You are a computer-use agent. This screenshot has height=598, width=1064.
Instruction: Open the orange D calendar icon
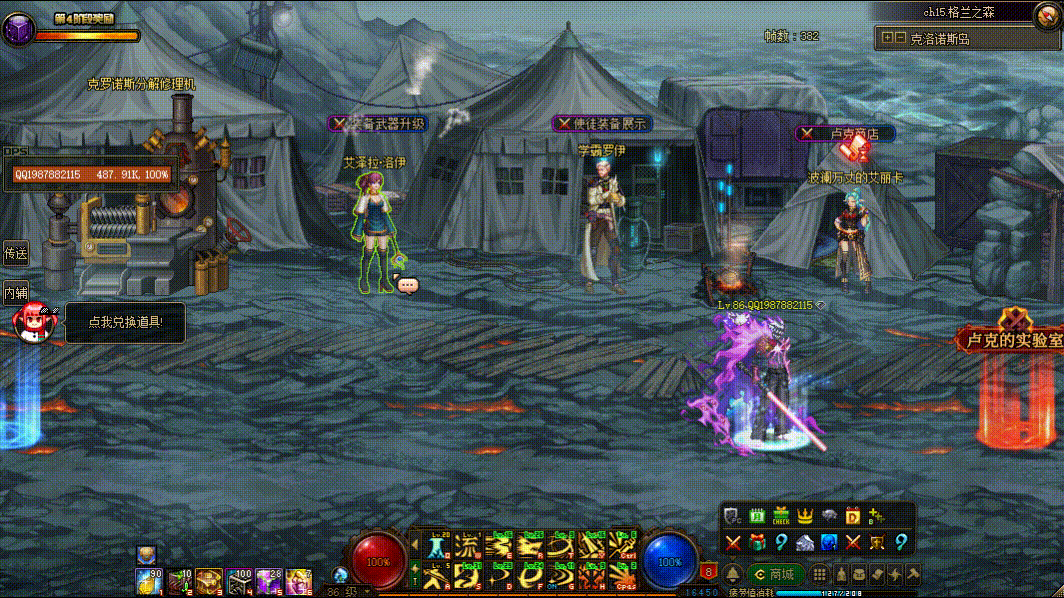(853, 516)
